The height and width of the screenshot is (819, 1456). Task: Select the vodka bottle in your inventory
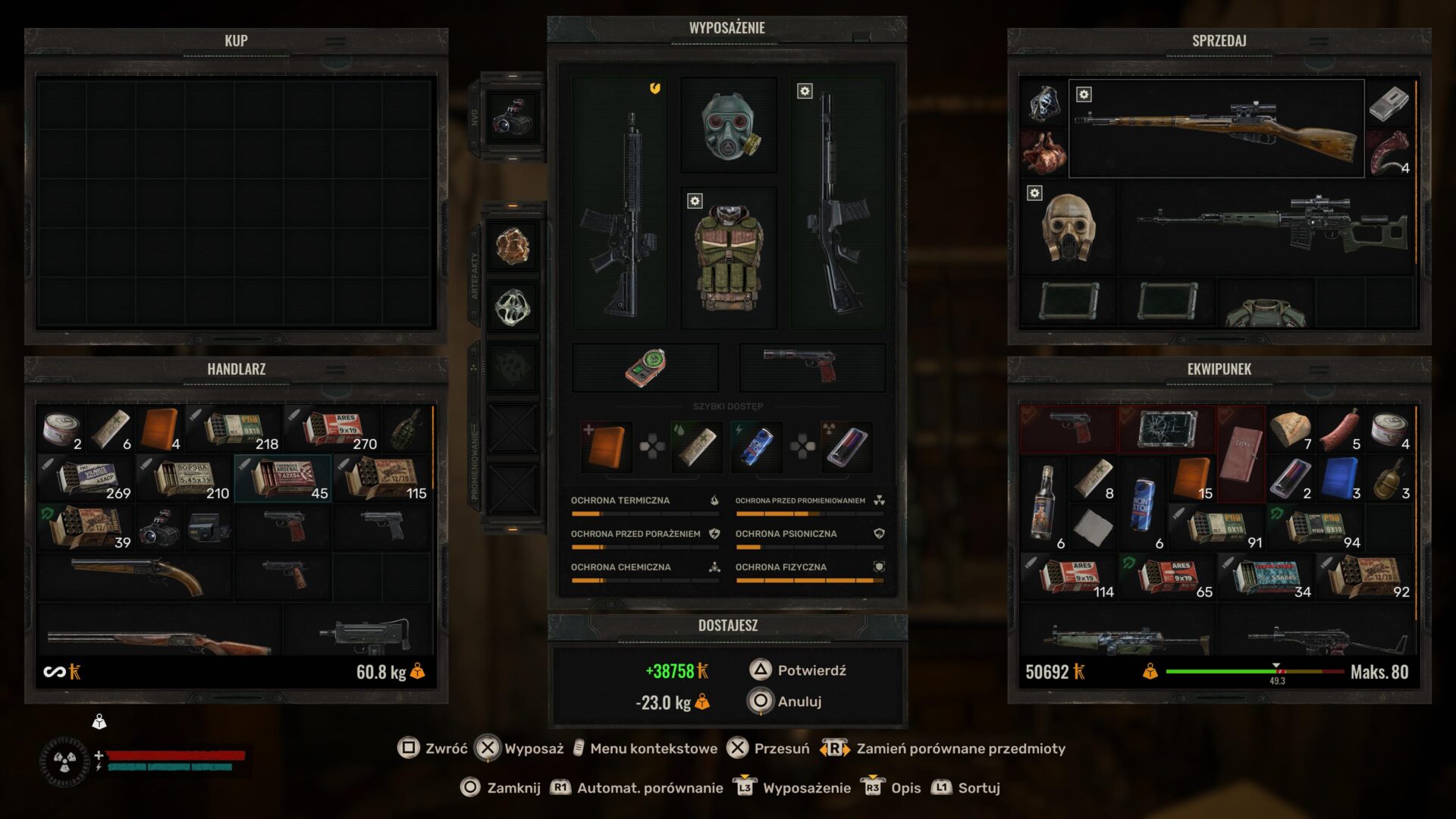[x=1043, y=502]
